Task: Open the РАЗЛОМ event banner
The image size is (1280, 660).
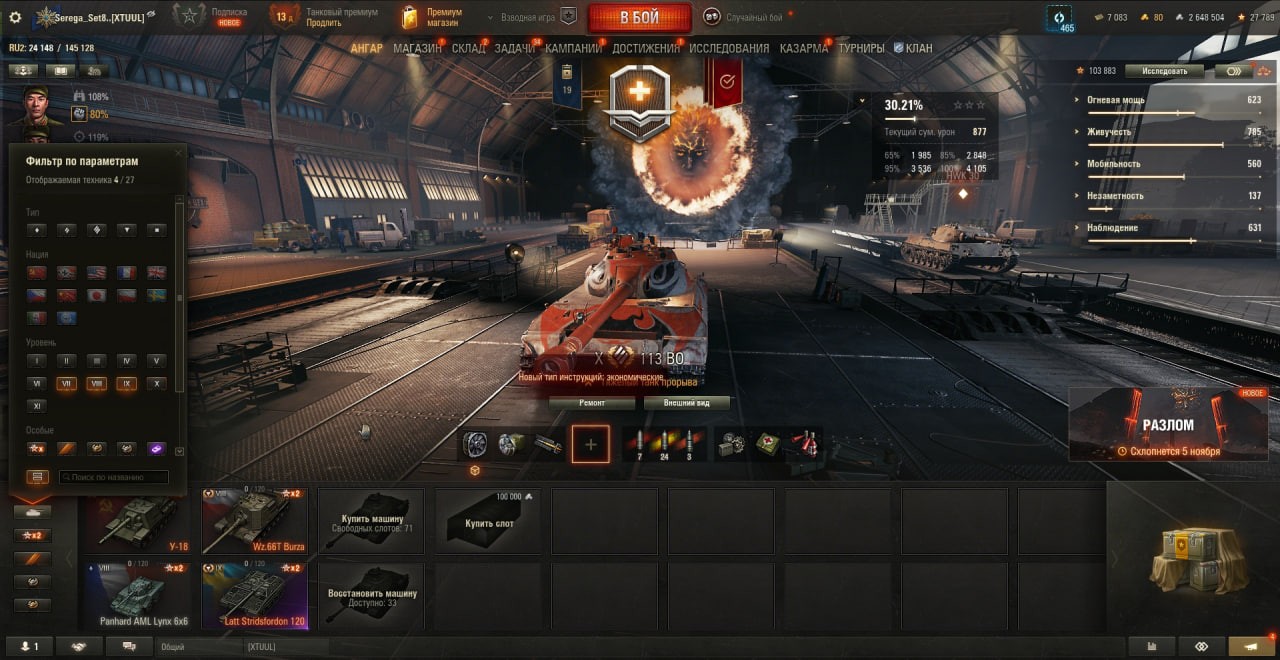Action: pyautogui.click(x=1168, y=424)
